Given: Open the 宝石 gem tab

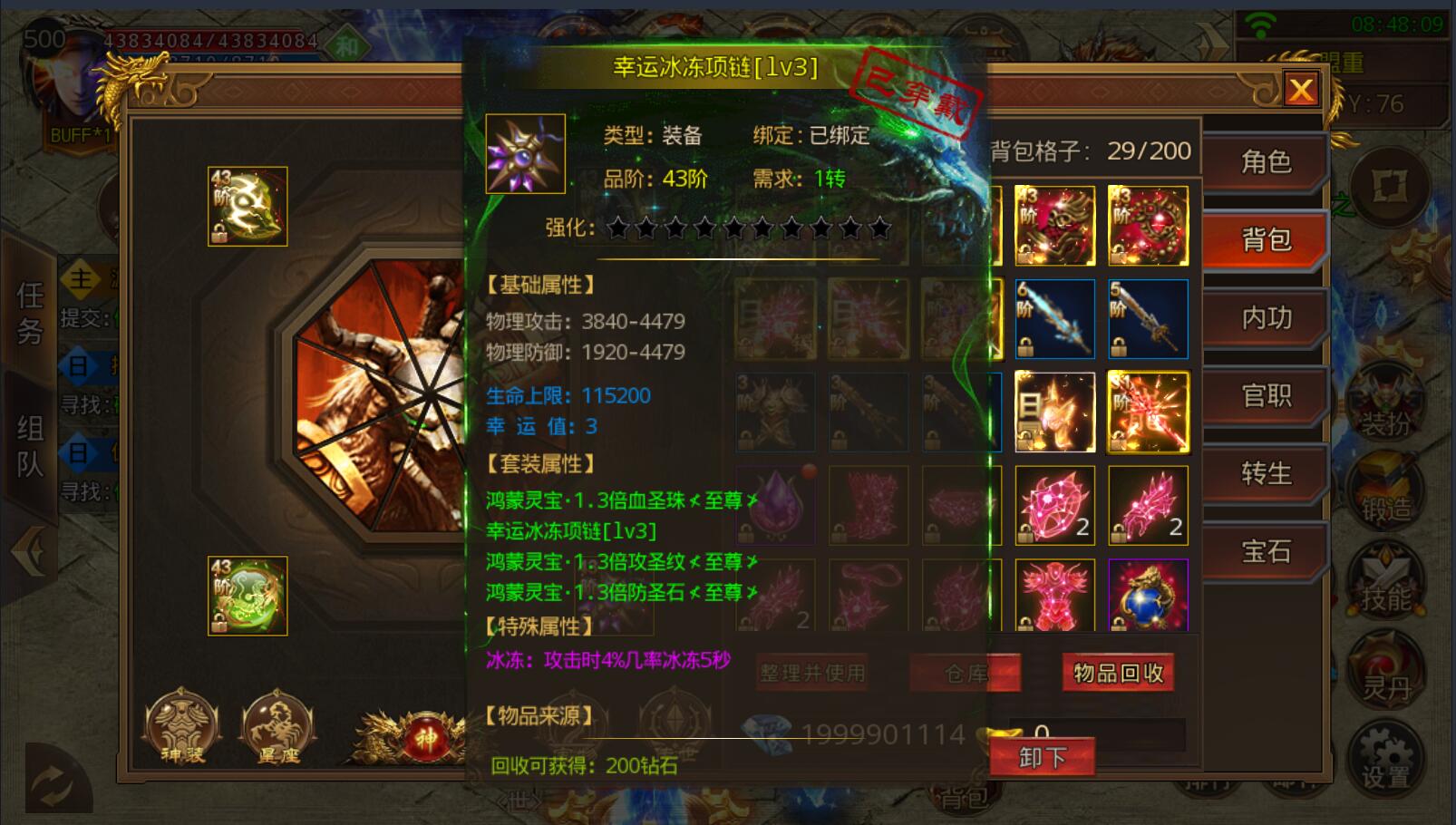Looking at the screenshot, I should click(x=1266, y=550).
